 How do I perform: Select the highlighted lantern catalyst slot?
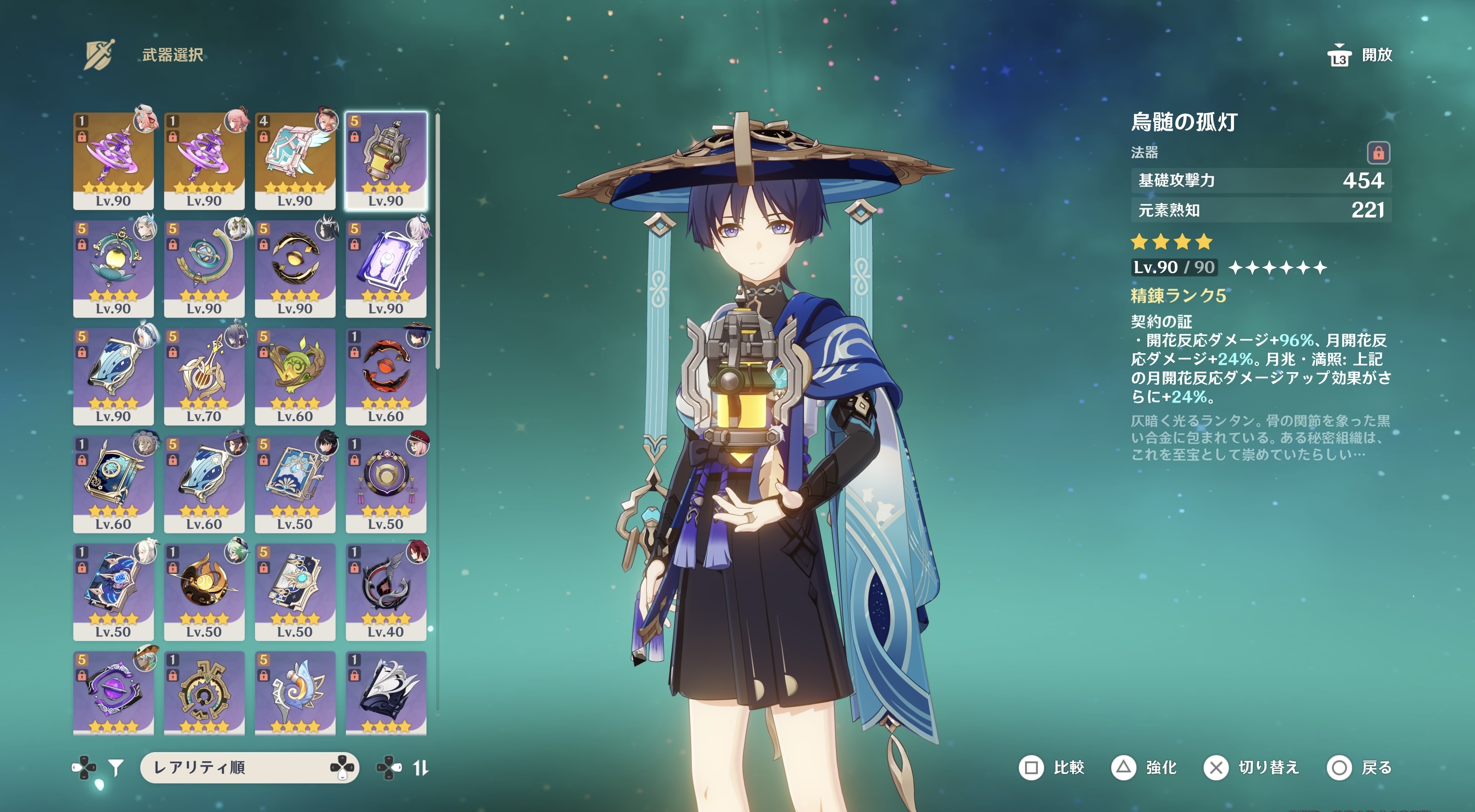385,160
